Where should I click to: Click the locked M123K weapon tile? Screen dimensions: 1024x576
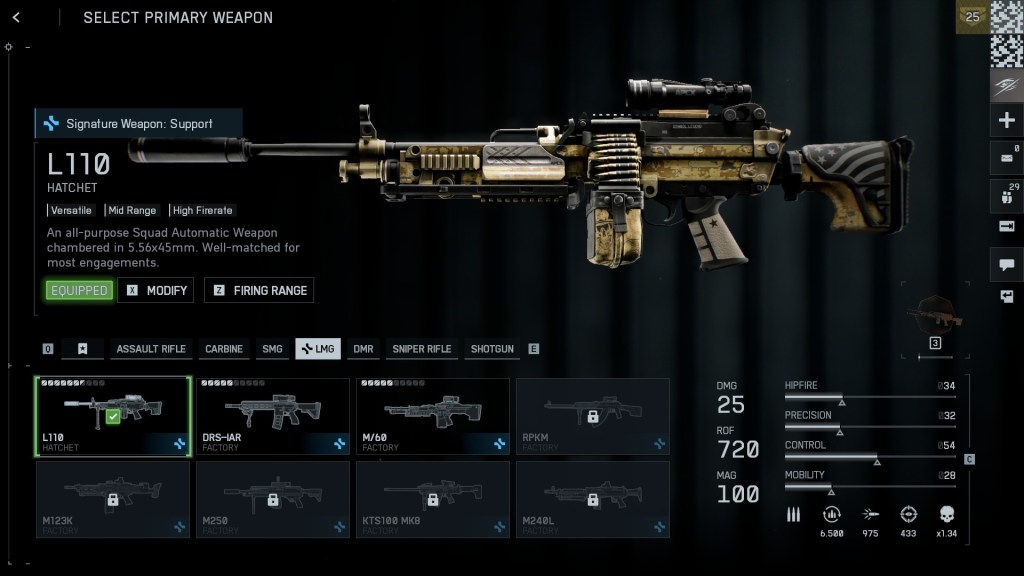coord(113,499)
